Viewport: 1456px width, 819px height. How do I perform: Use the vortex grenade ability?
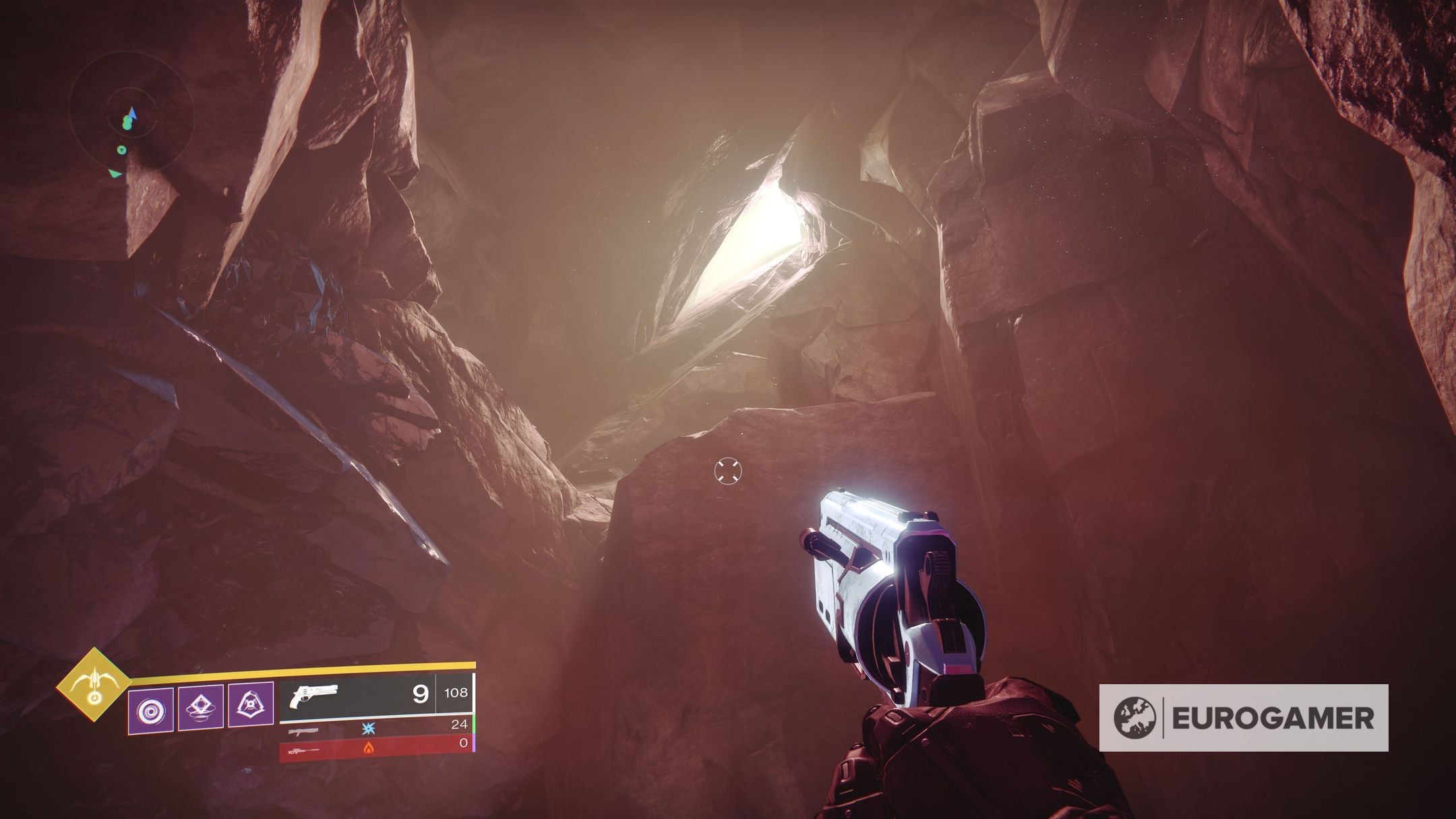151,710
